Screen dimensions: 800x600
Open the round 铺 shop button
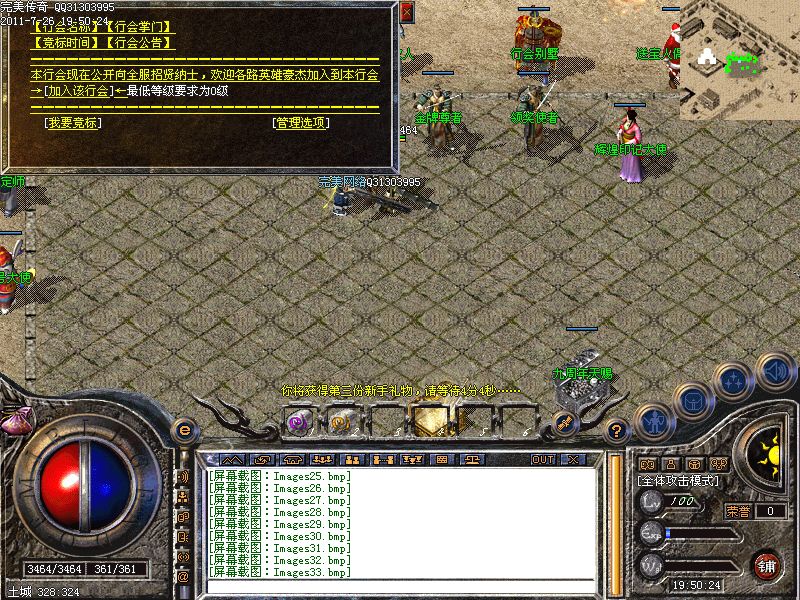pyautogui.click(x=767, y=565)
